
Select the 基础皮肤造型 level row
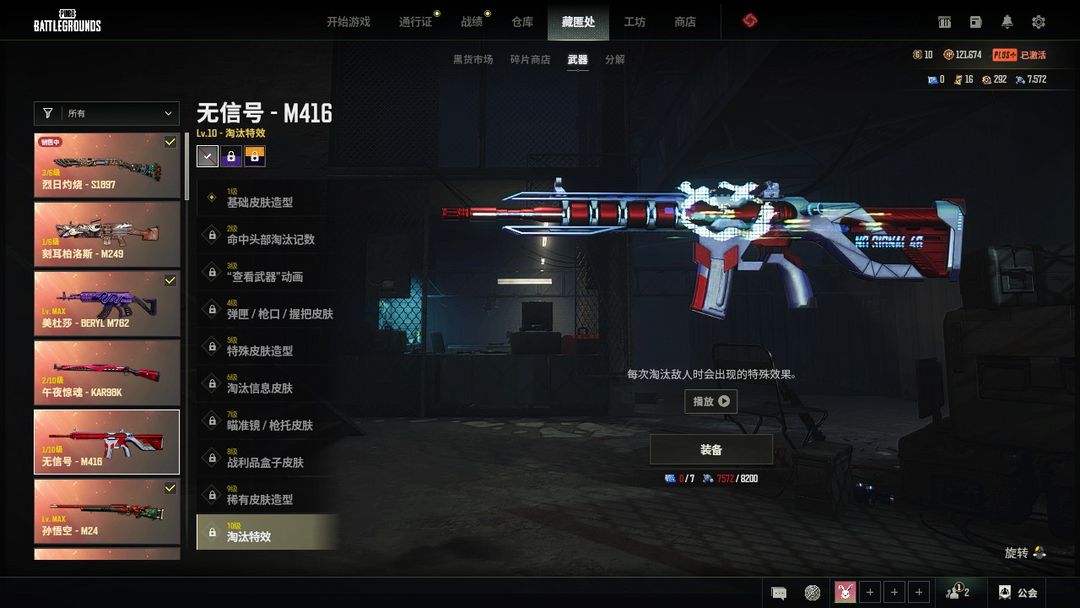266,198
